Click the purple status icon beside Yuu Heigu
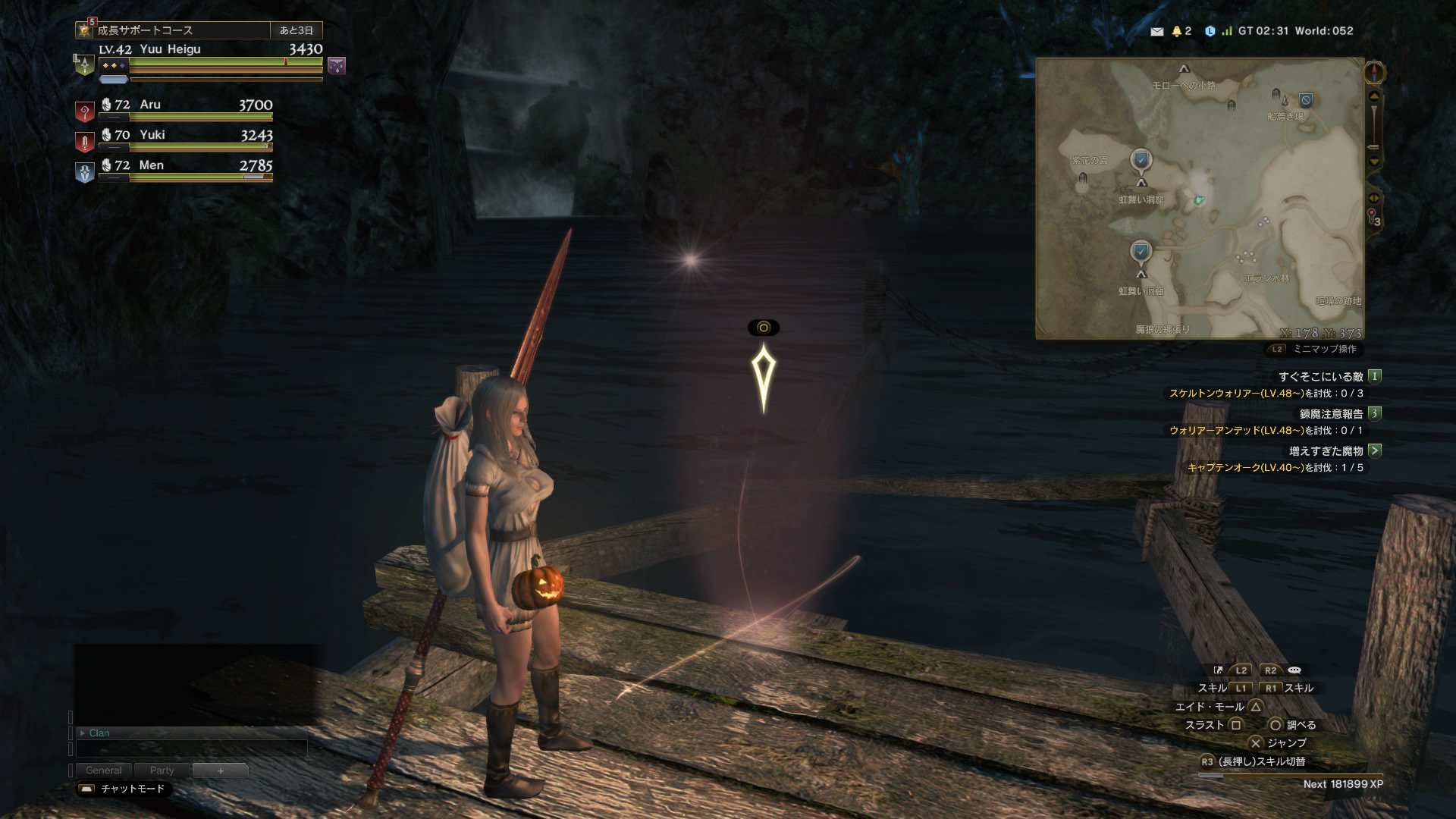The height and width of the screenshot is (819, 1456). [x=337, y=66]
